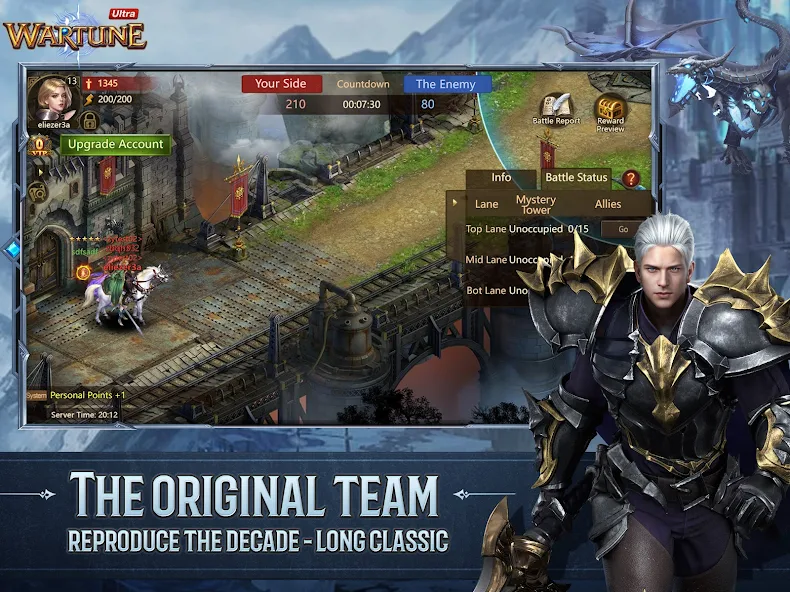Open the Battle Report
This screenshot has height=592, width=790.
(556, 108)
